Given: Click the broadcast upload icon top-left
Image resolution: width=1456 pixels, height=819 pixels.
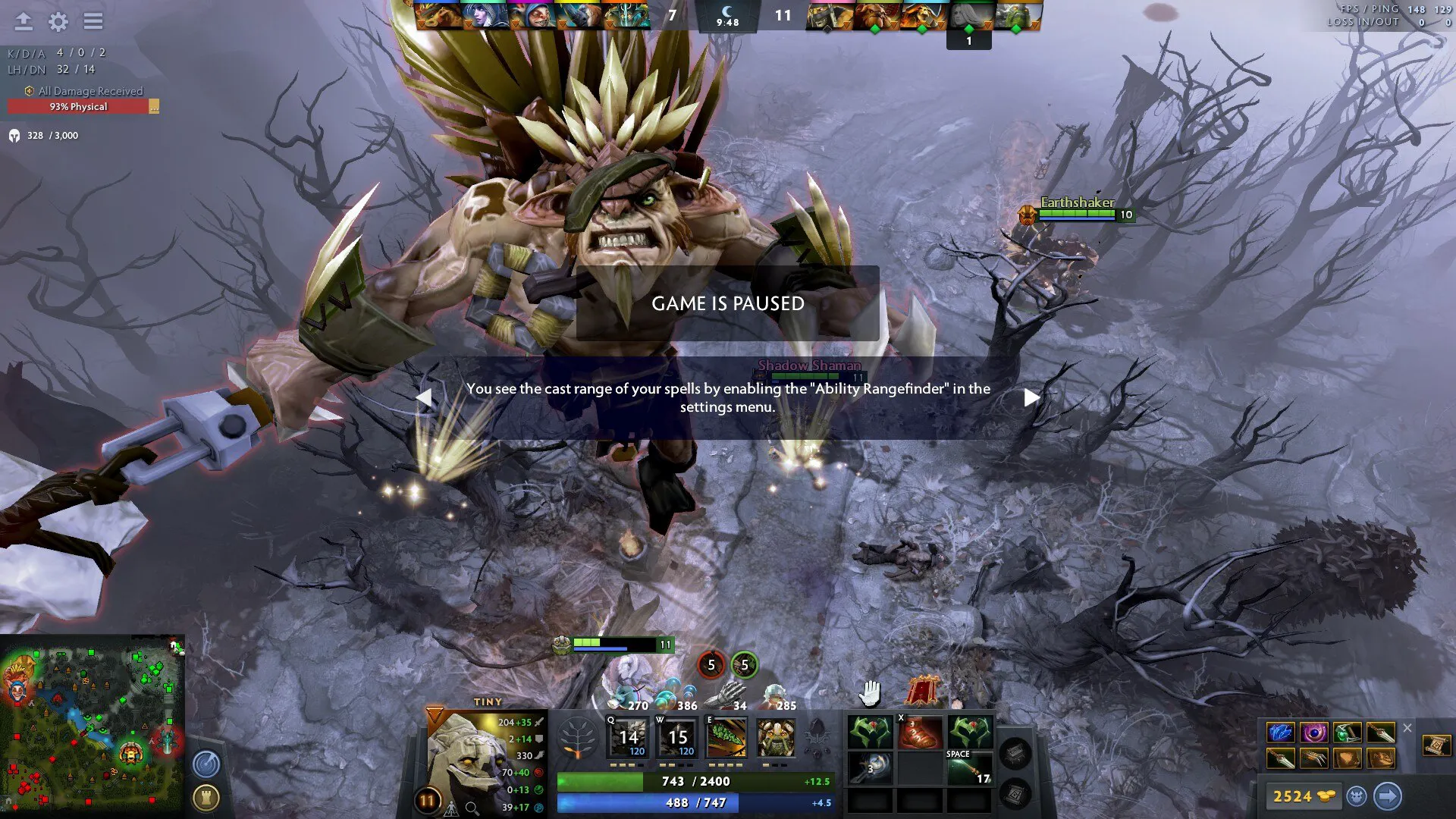Looking at the screenshot, I should [24, 21].
